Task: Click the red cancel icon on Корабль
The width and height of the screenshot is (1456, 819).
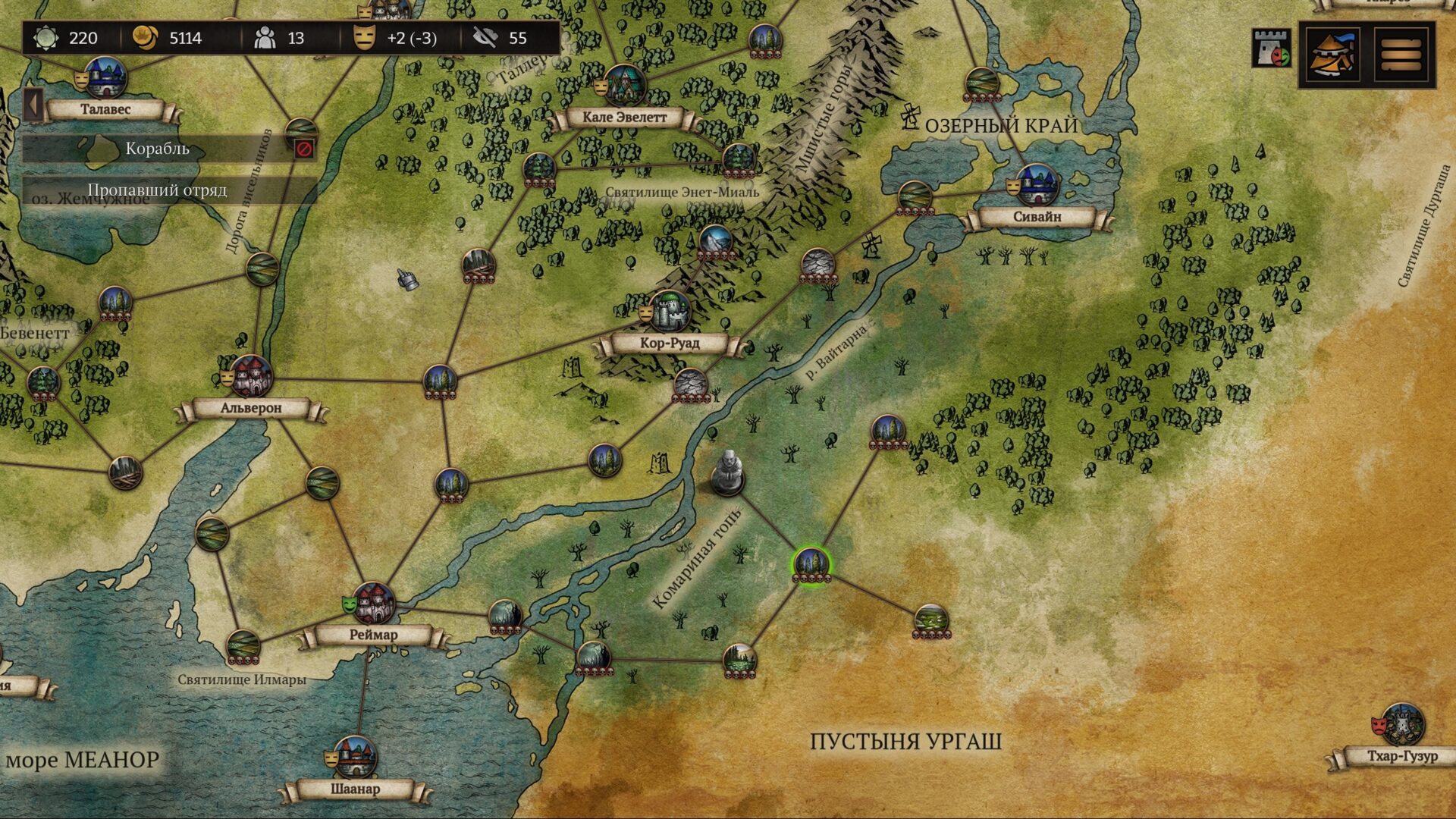Action: coord(304,149)
